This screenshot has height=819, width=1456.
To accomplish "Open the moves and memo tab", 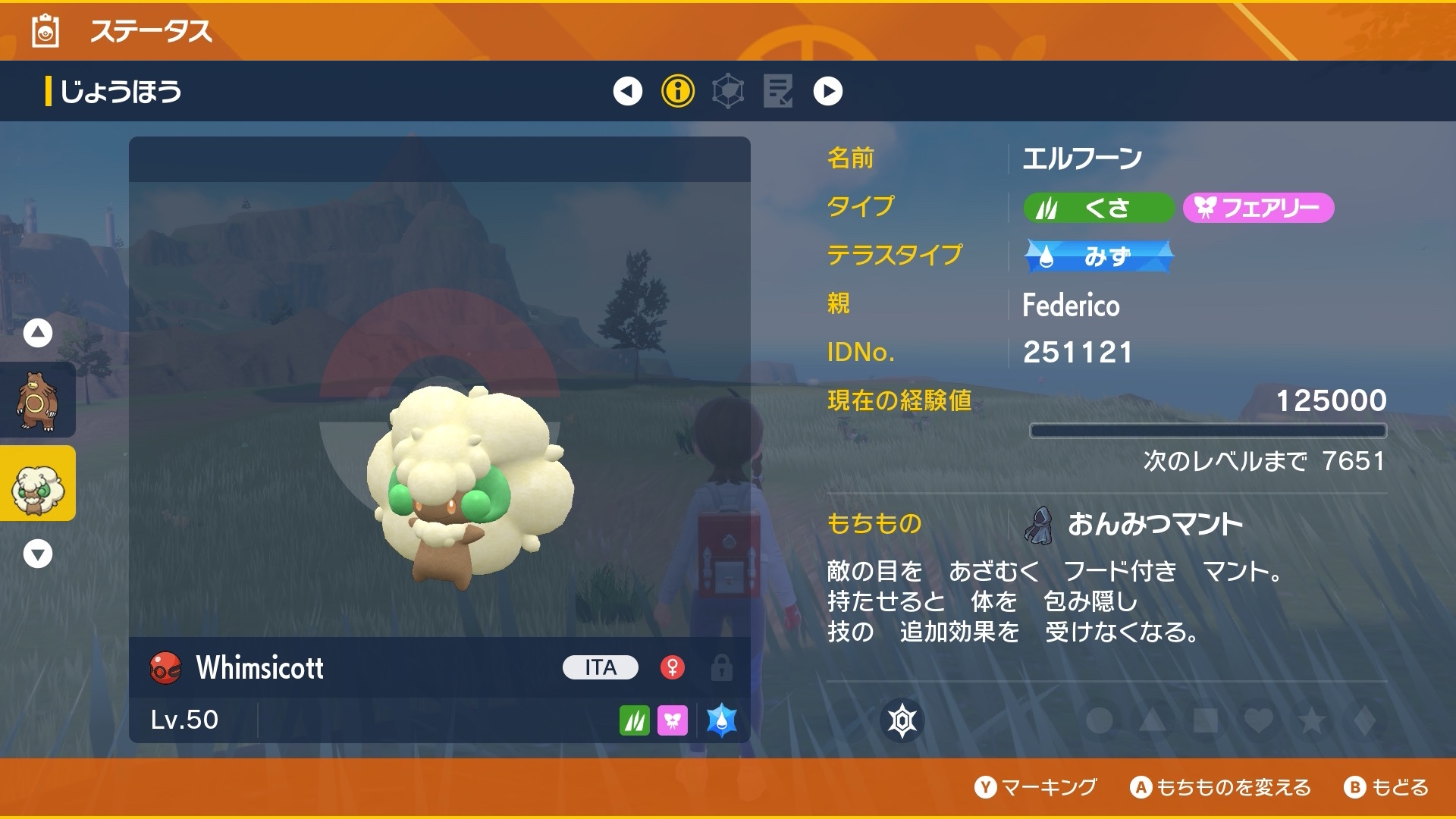I will pyautogui.click(x=778, y=91).
